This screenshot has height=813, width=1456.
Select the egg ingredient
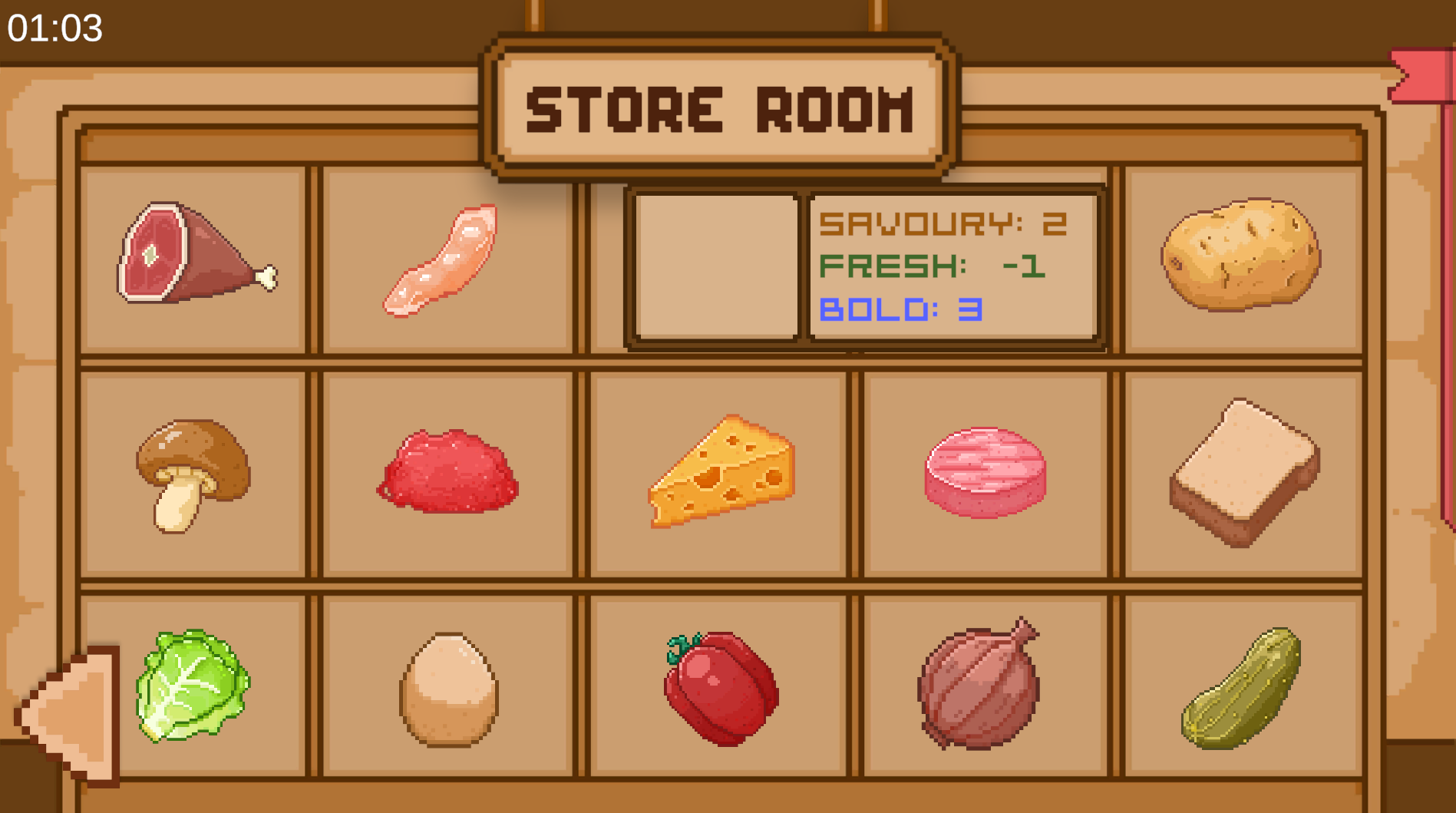[448, 689]
